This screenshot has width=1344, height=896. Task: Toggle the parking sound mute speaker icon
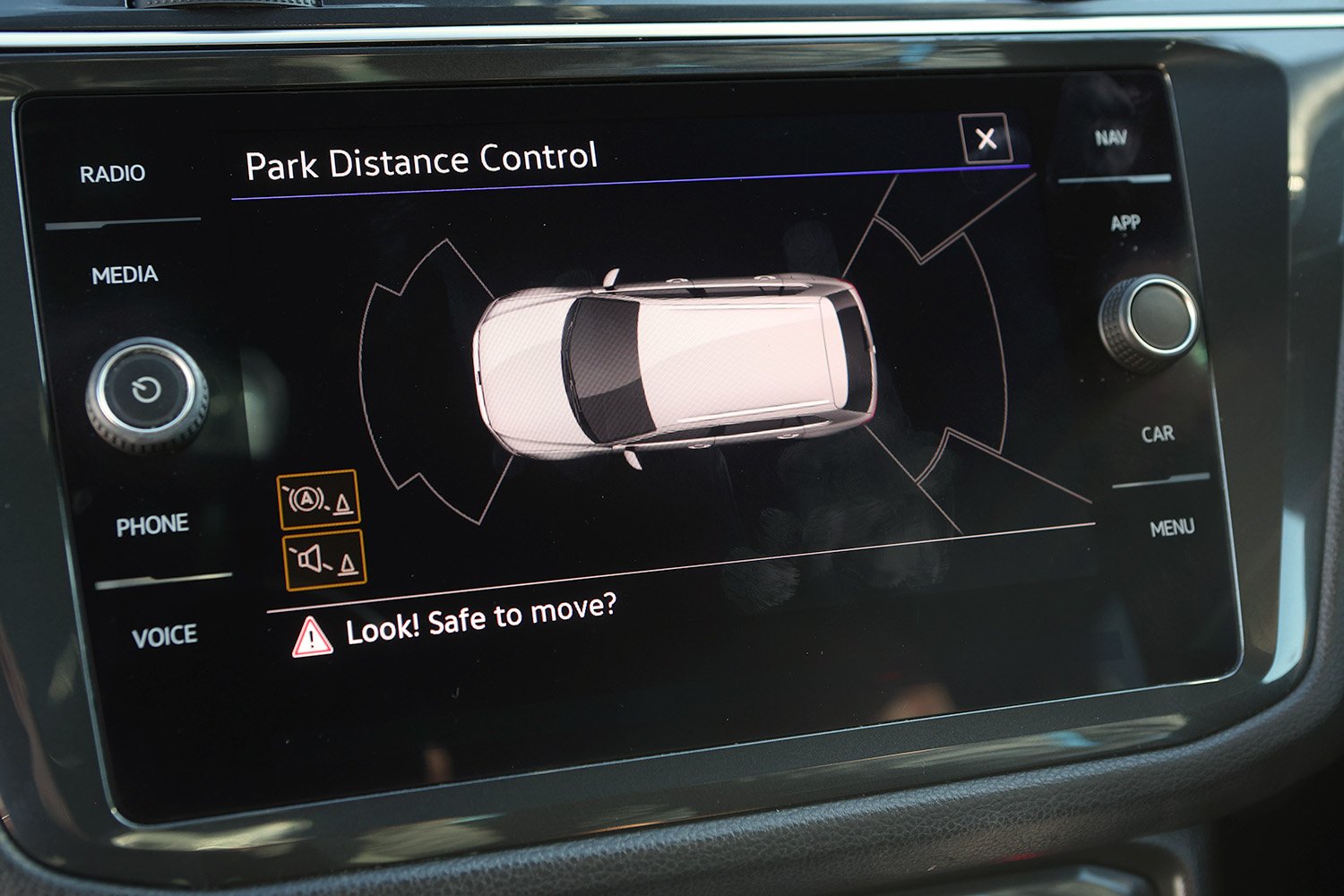[x=324, y=560]
